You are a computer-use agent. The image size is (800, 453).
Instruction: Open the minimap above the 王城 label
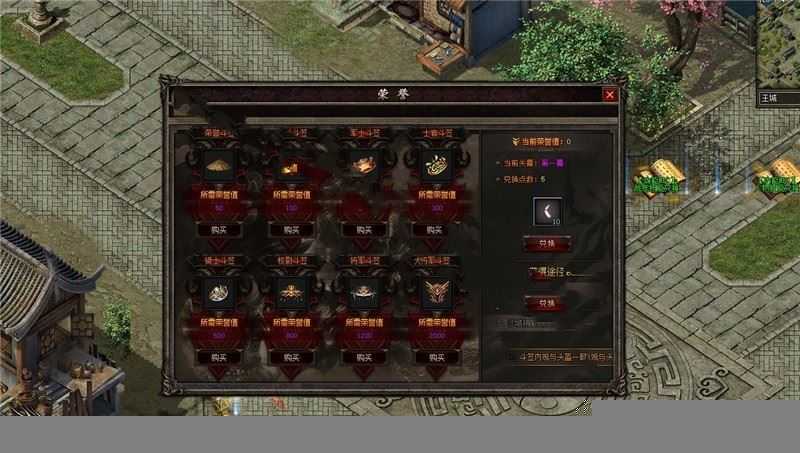pyautogui.click(x=778, y=45)
